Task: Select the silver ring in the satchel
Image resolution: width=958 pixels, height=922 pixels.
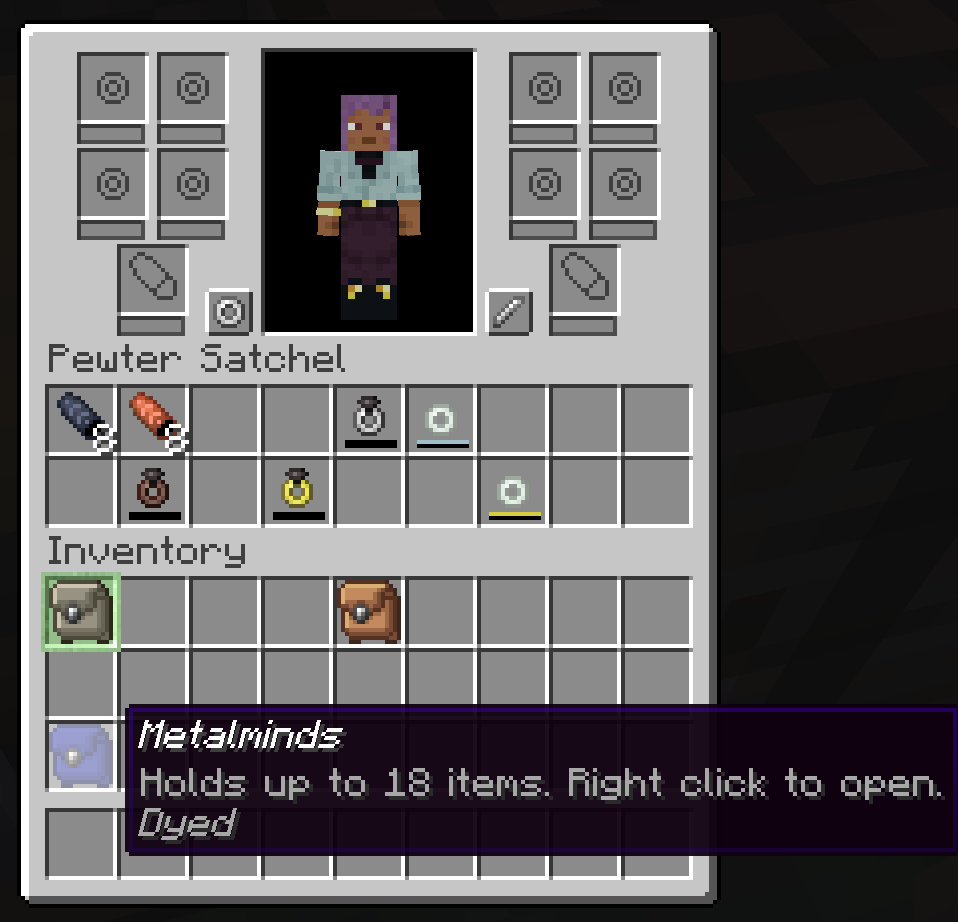Action: (369, 420)
